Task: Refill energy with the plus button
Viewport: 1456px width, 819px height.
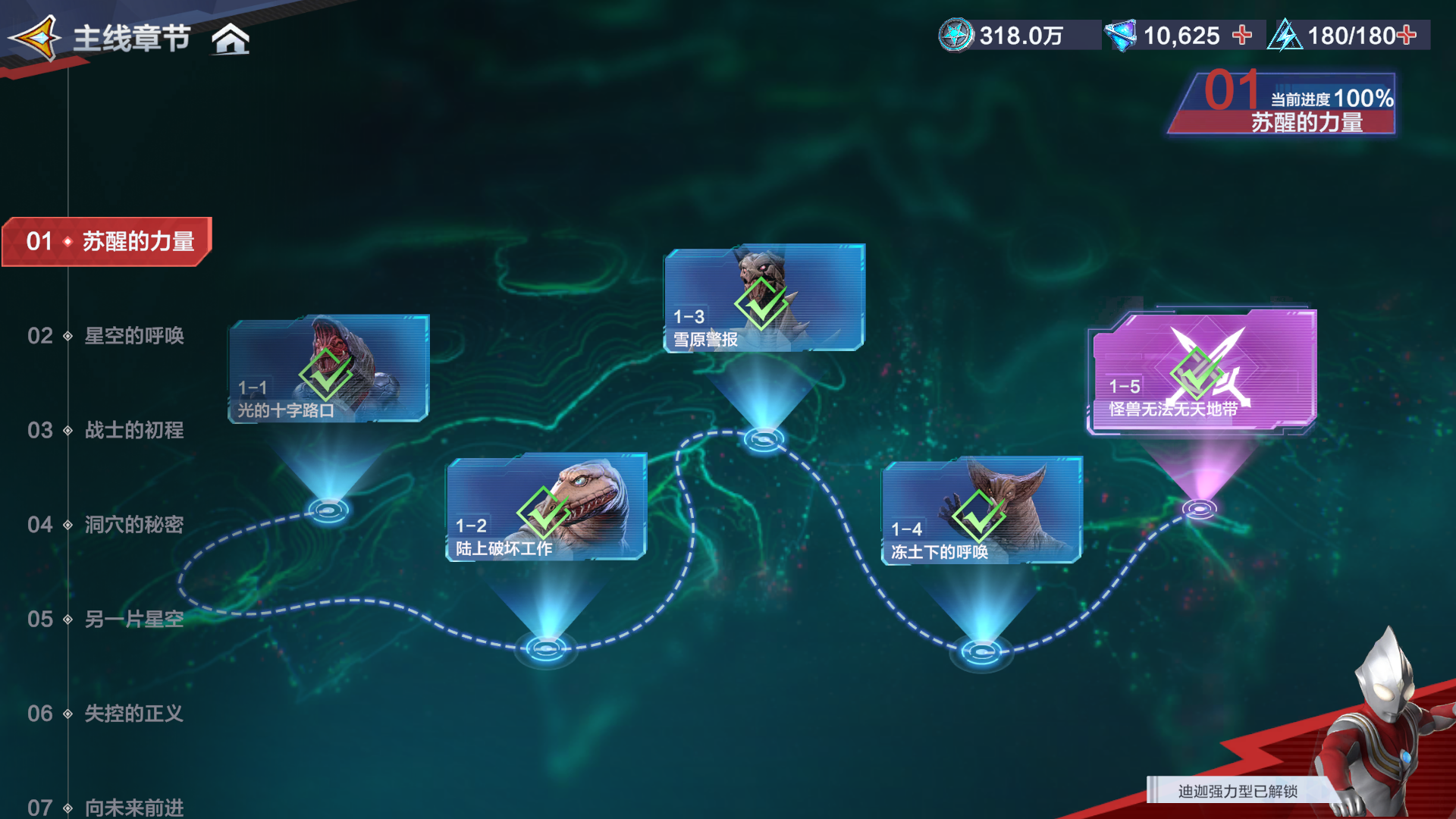Action: pyautogui.click(x=1407, y=35)
